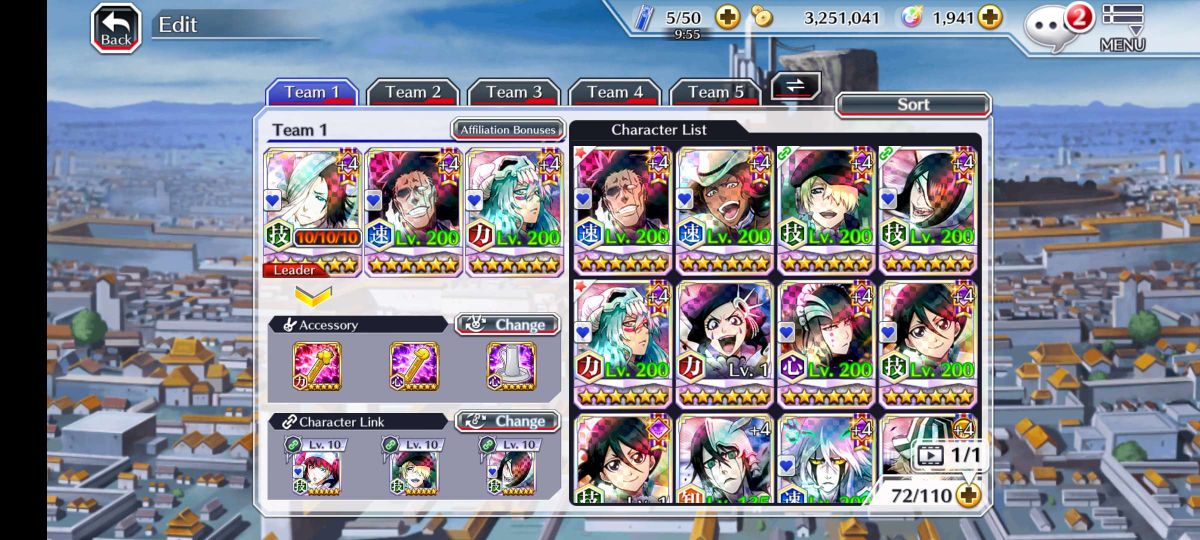Refill soul tickets with plus button

coord(727,17)
